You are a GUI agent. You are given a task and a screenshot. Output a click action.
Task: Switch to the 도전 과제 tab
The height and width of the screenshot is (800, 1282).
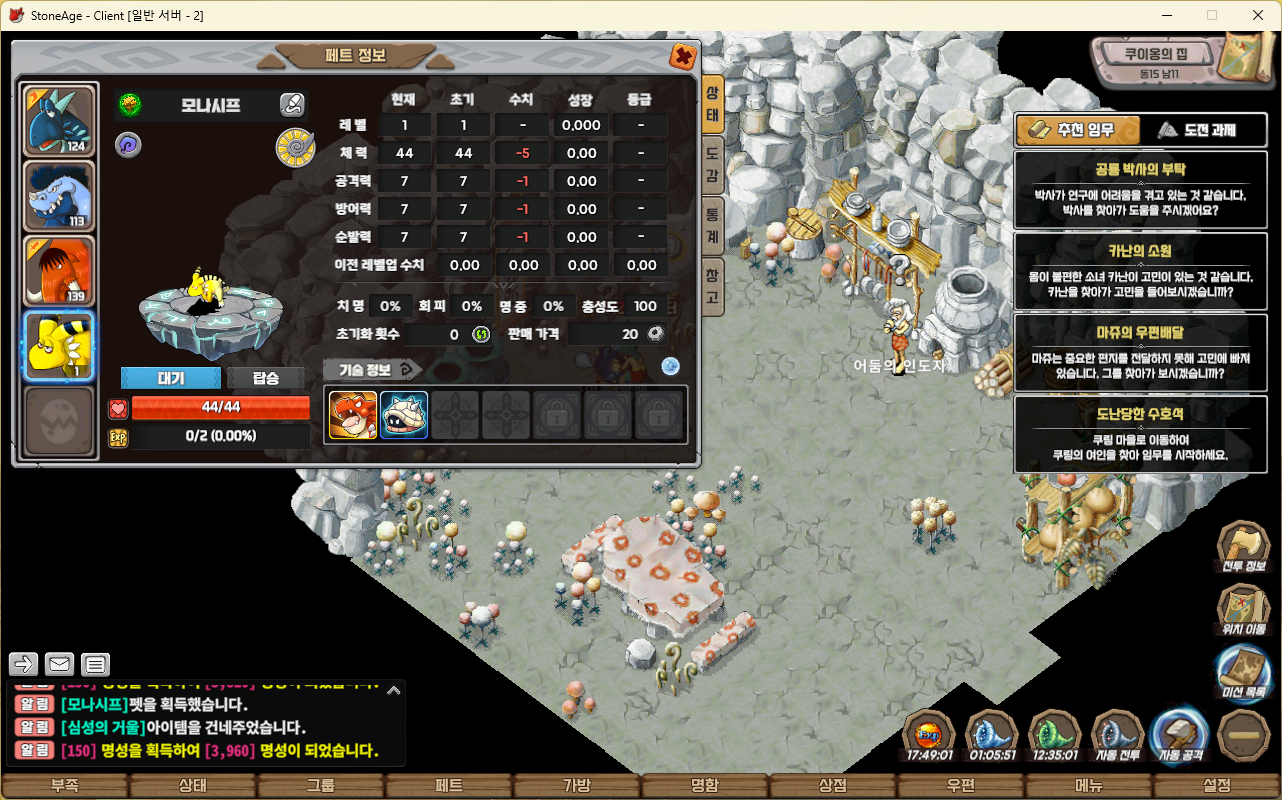tap(1196, 130)
